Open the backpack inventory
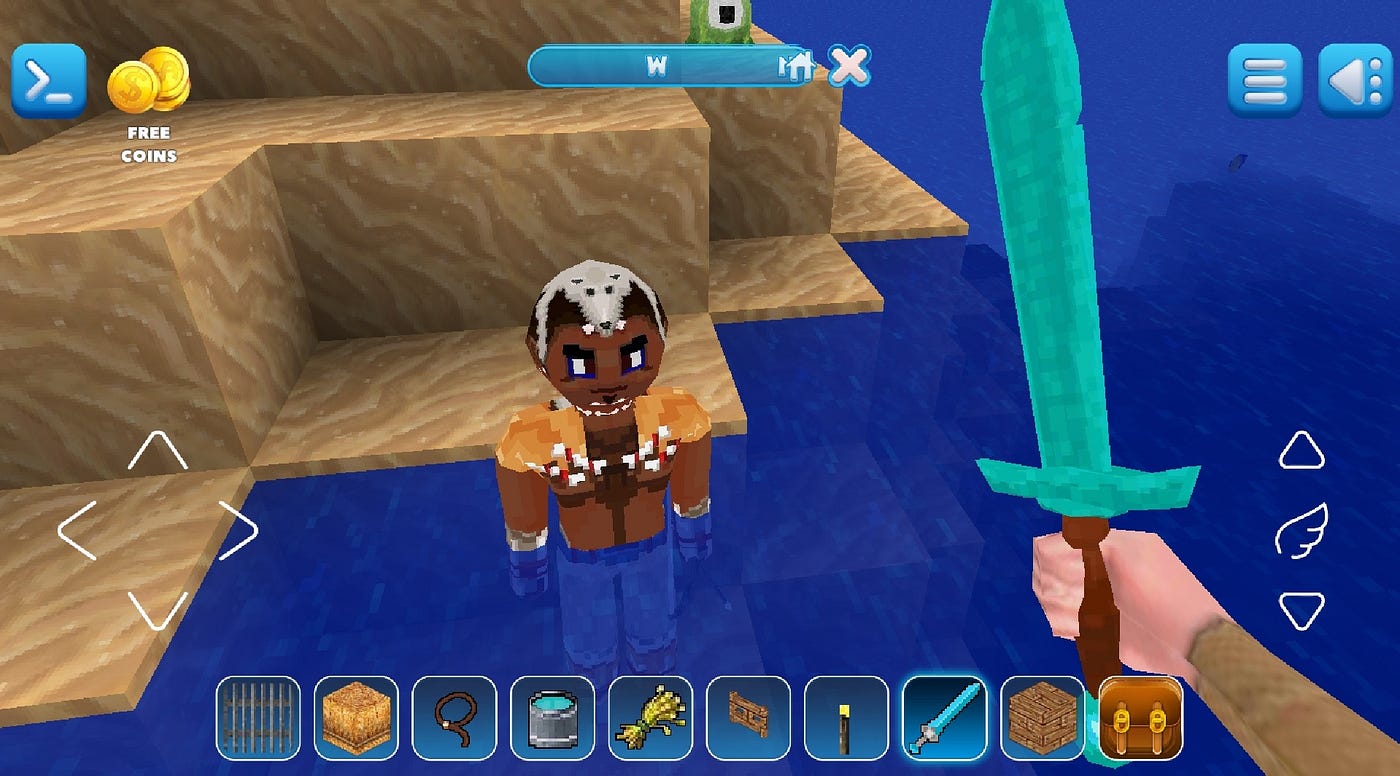This screenshot has height=776, width=1400. (x=1140, y=717)
